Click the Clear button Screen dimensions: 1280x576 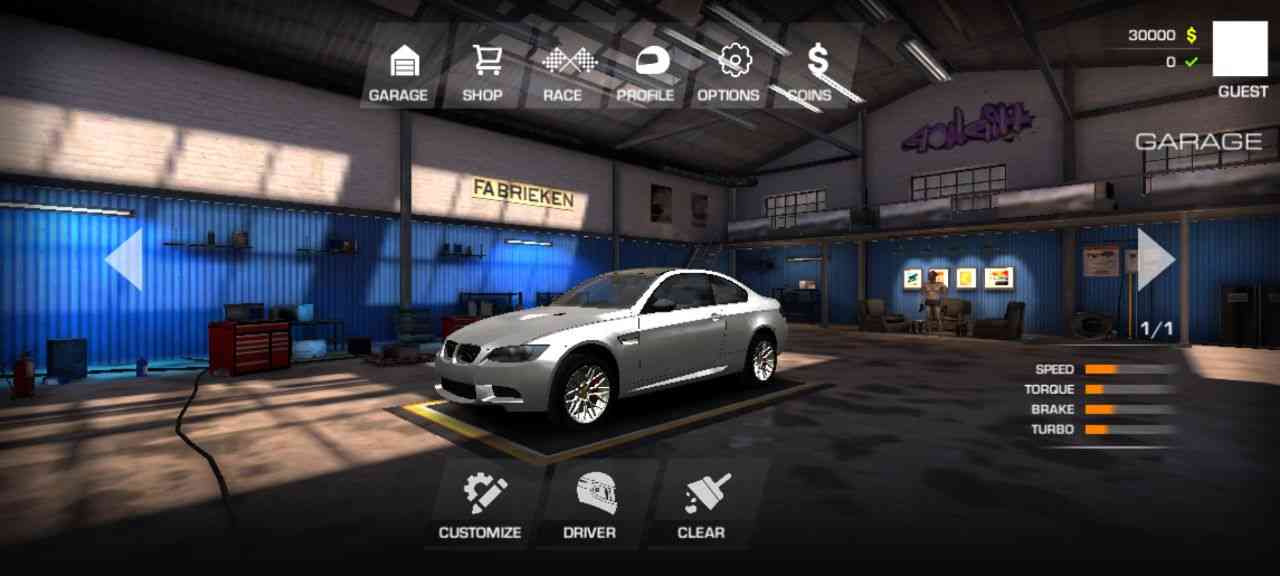click(x=702, y=505)
